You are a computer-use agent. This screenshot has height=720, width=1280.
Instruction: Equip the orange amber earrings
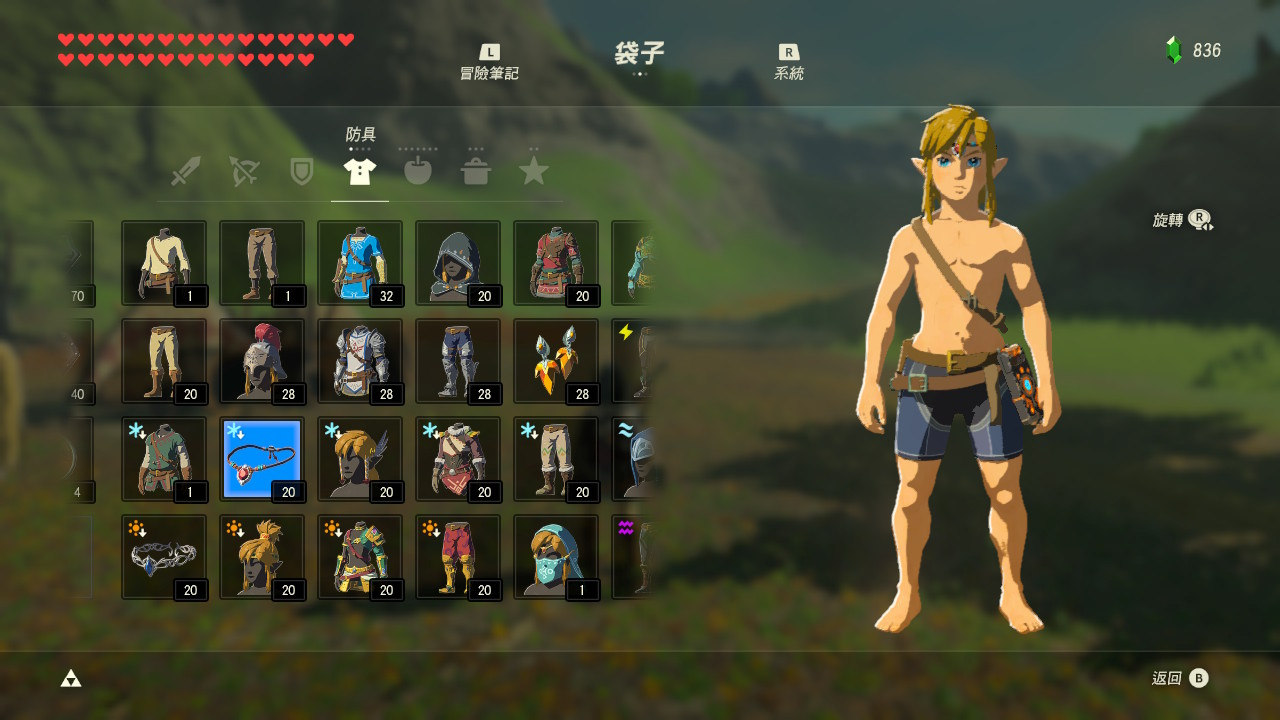pos(556,361)
